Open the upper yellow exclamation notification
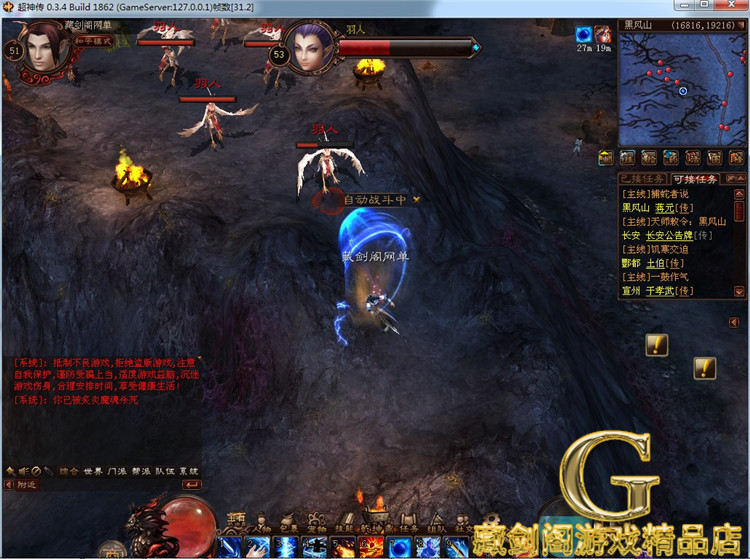 (x=657, y=345)
